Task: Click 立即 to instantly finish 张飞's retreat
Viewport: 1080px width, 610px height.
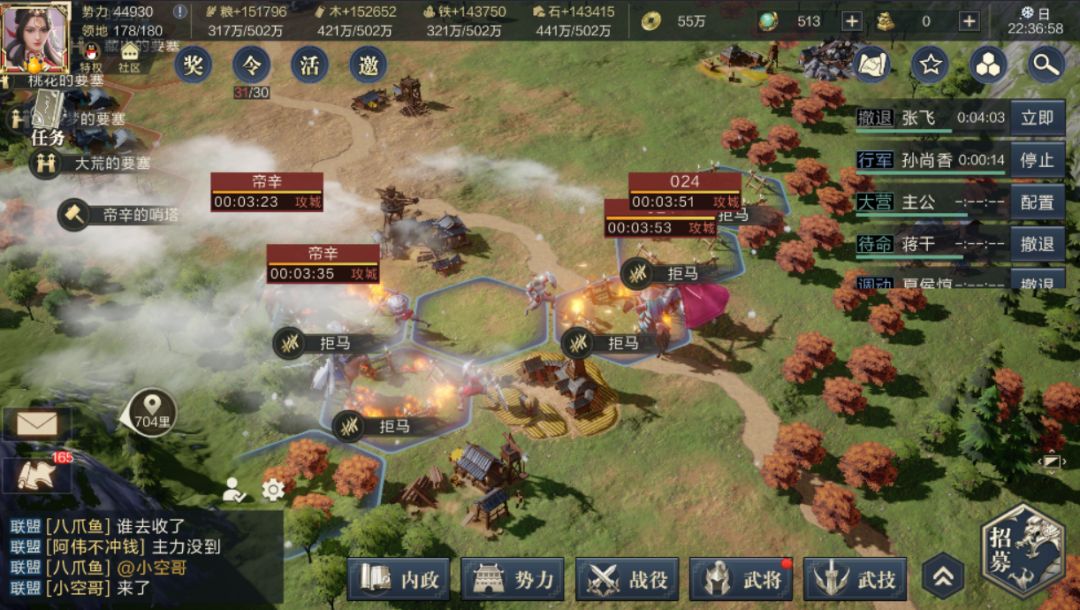Action: pos(1037,118)
